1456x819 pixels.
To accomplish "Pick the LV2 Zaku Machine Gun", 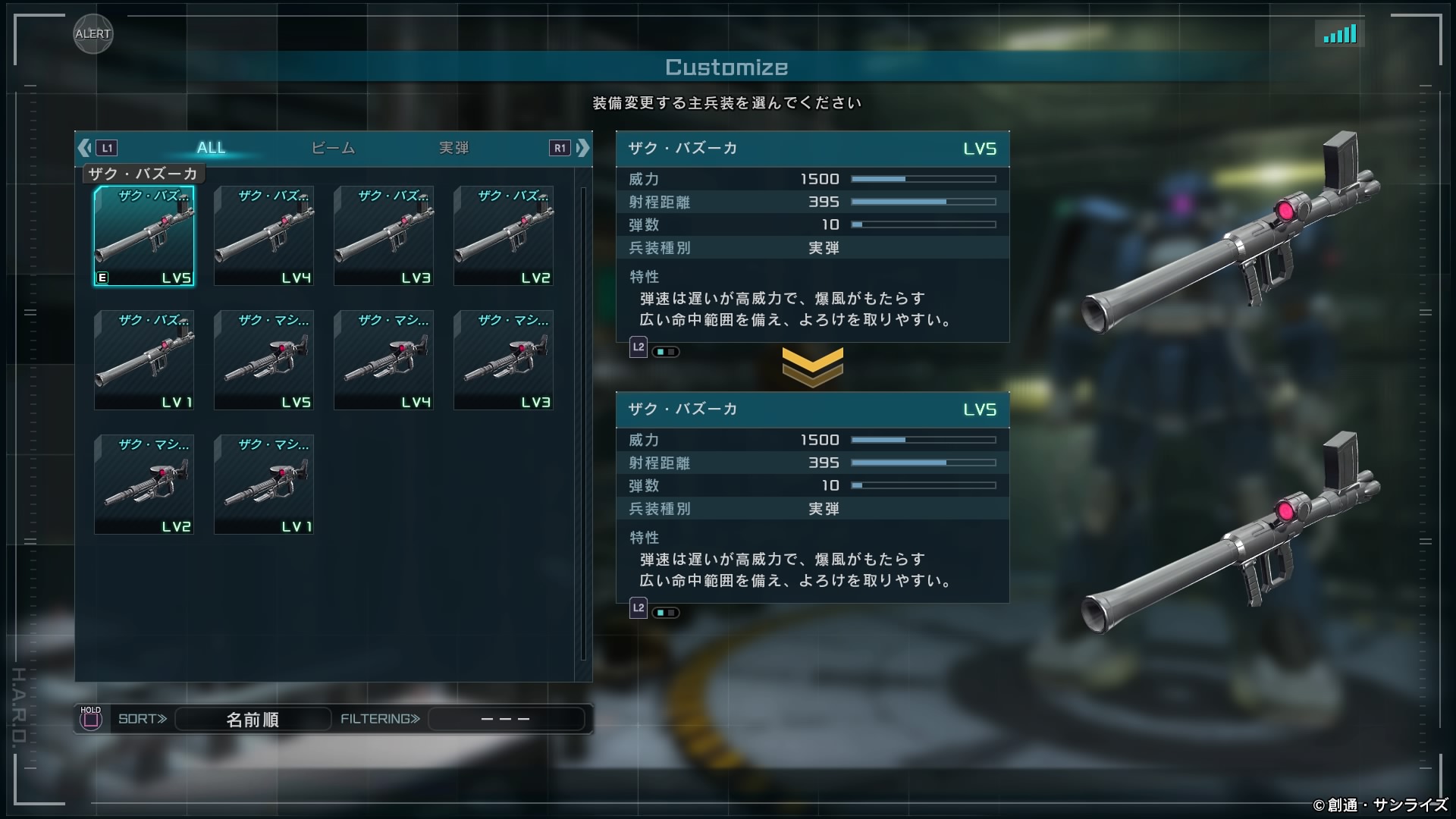I will (144, 485).
